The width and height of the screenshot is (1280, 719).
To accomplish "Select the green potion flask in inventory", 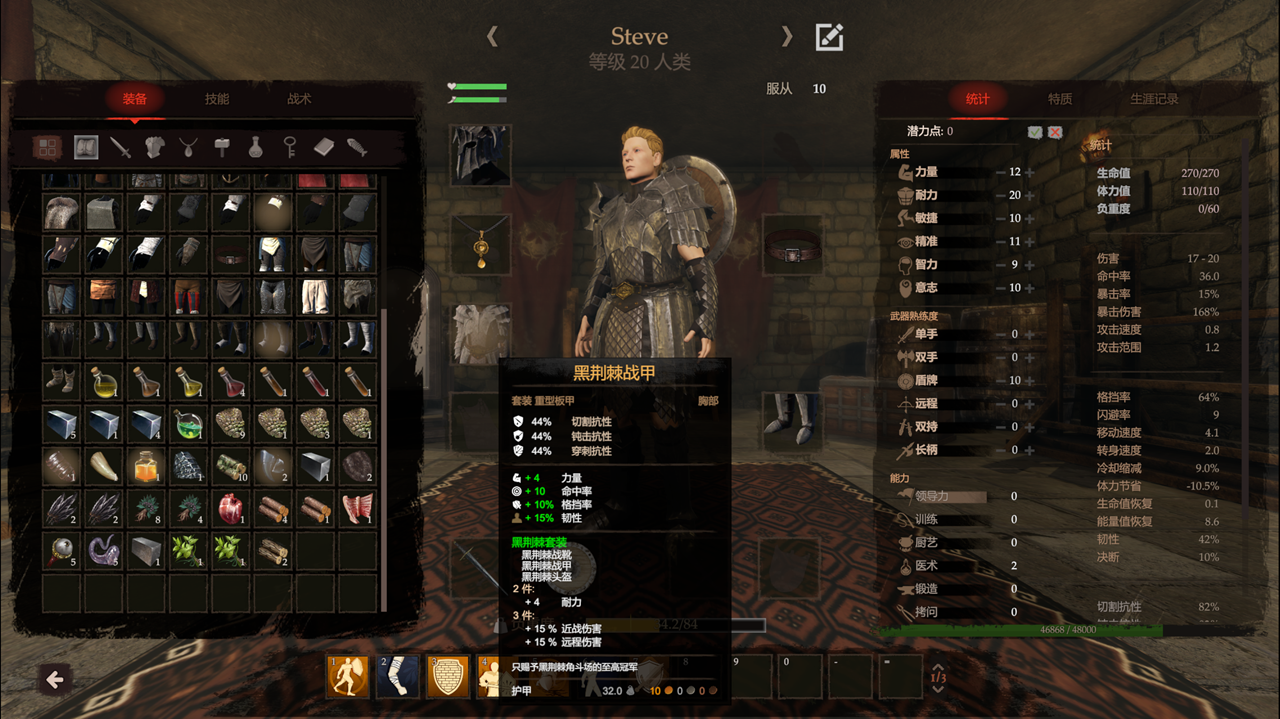I will (188, 423).
